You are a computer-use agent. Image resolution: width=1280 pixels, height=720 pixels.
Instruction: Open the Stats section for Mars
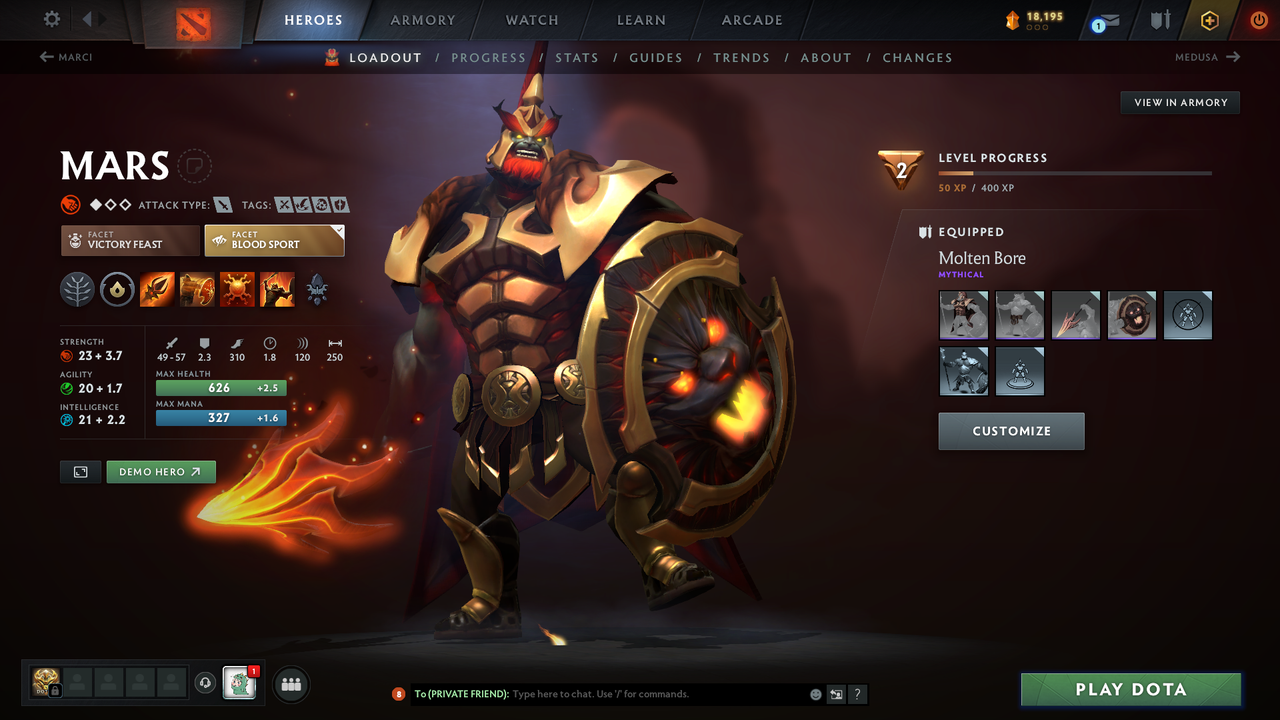click(x=577, y=57)
